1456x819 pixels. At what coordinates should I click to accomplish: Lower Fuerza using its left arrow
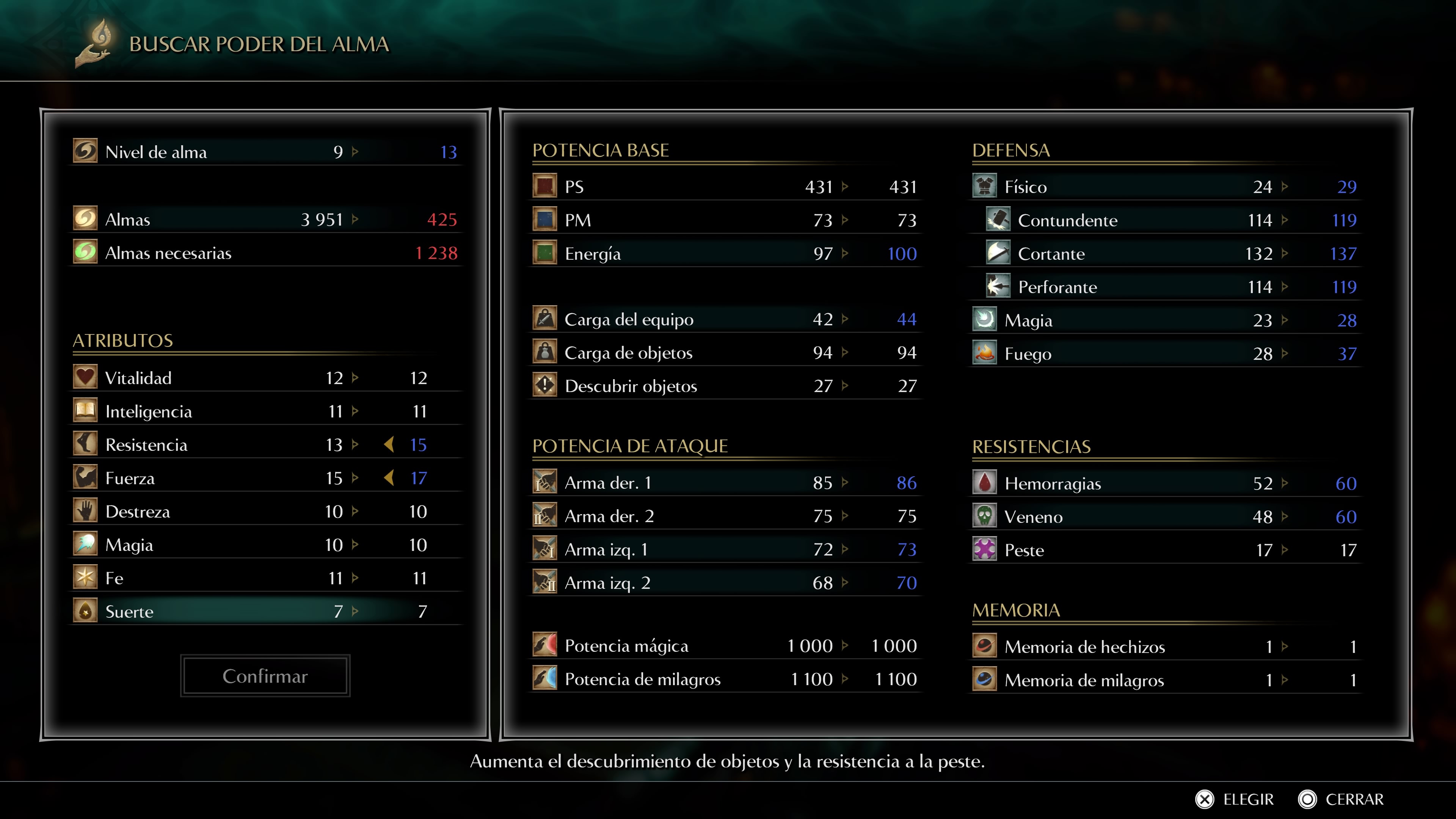click(389, 478)
